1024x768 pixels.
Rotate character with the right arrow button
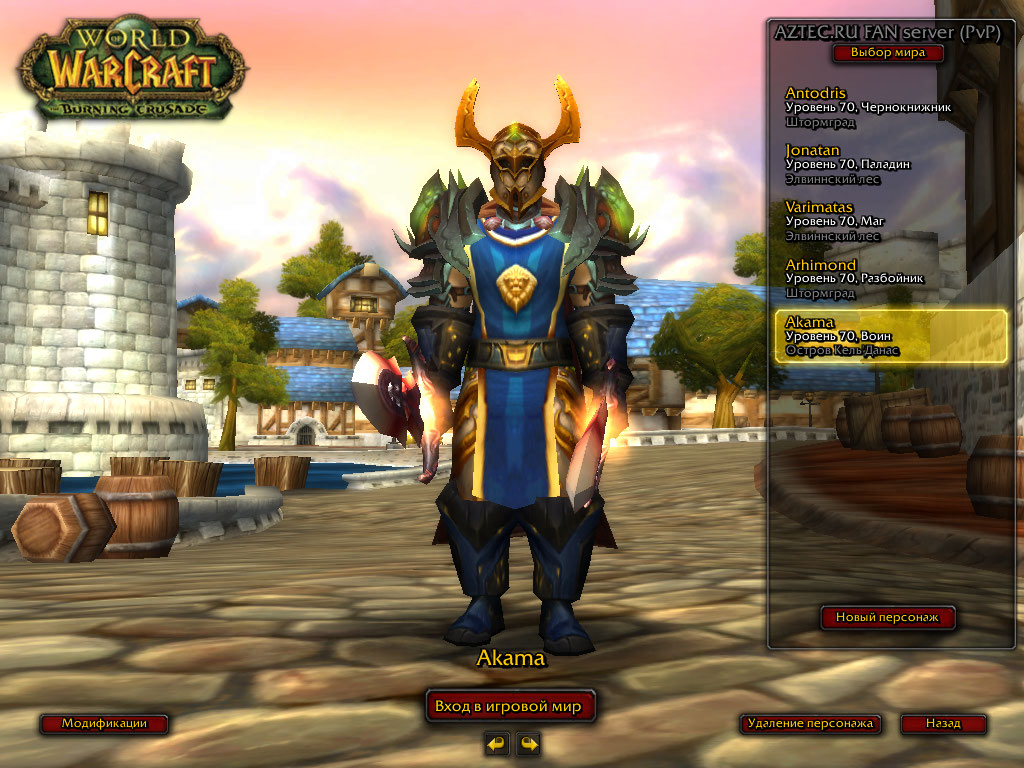(x=528, y=743)
